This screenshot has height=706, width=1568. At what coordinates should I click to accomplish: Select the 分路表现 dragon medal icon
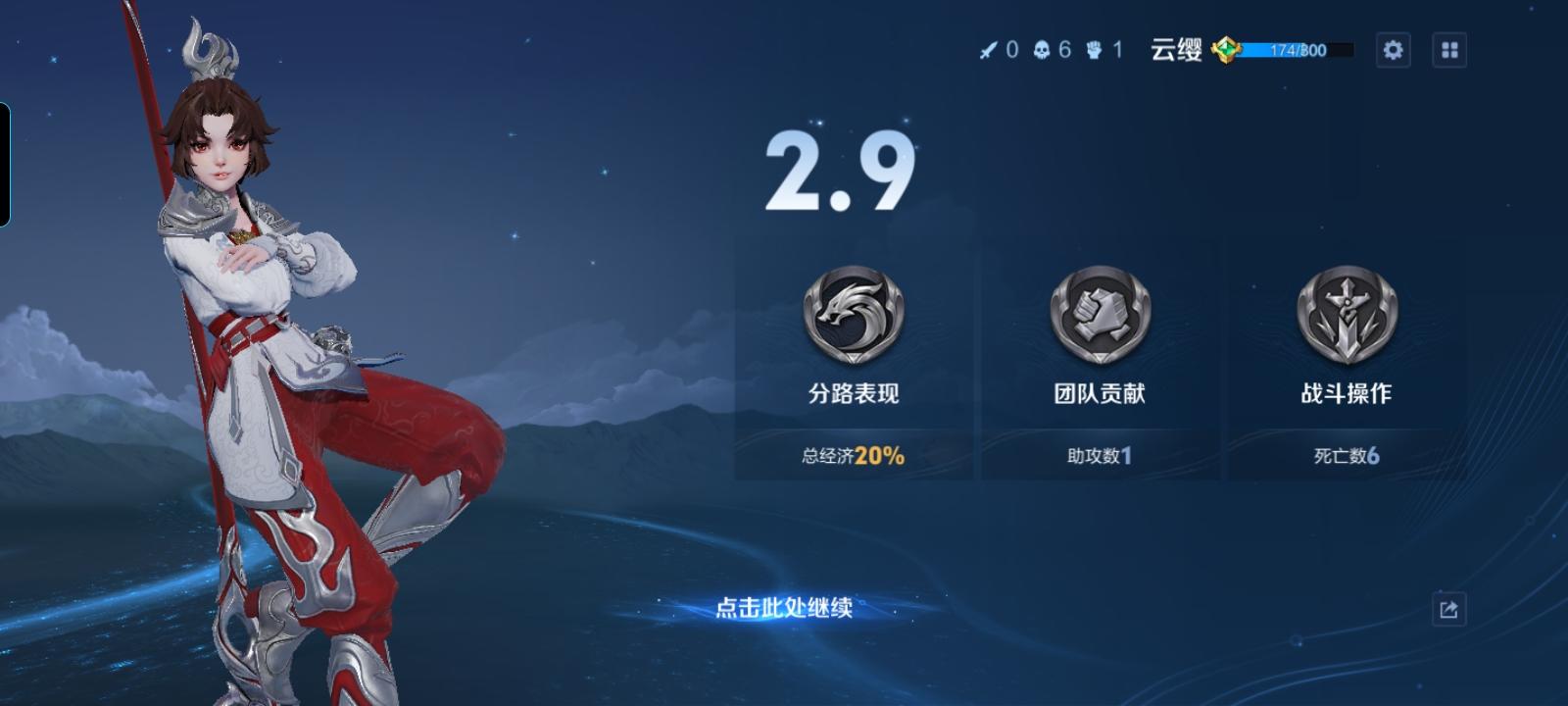854,316
